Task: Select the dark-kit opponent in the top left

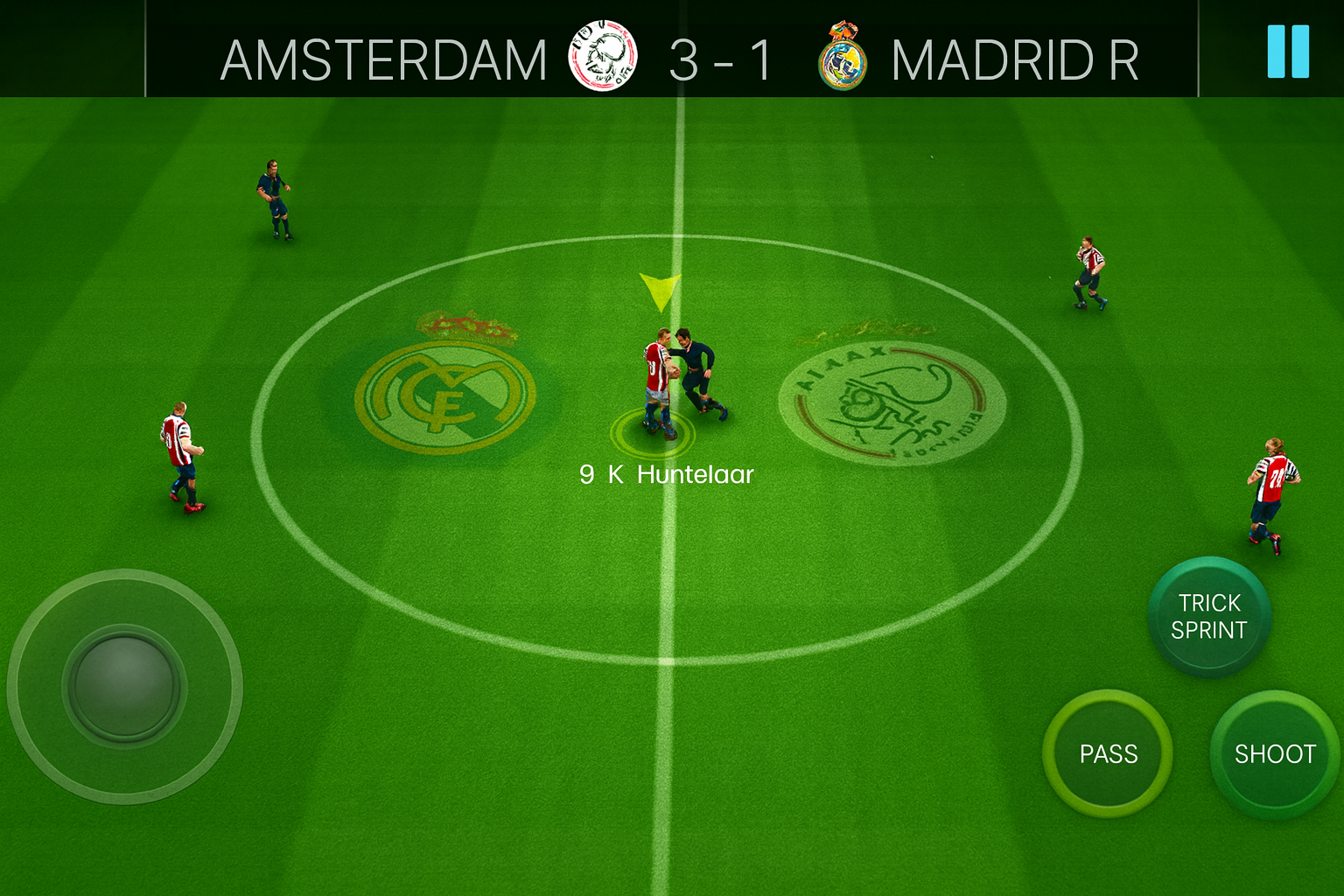Action: coord(273,197)
